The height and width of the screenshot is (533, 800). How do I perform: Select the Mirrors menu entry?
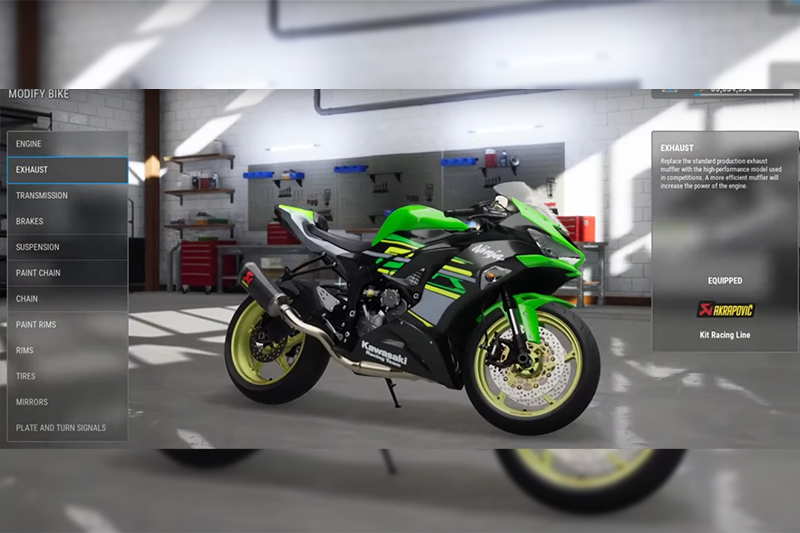[x=67, y=402]
